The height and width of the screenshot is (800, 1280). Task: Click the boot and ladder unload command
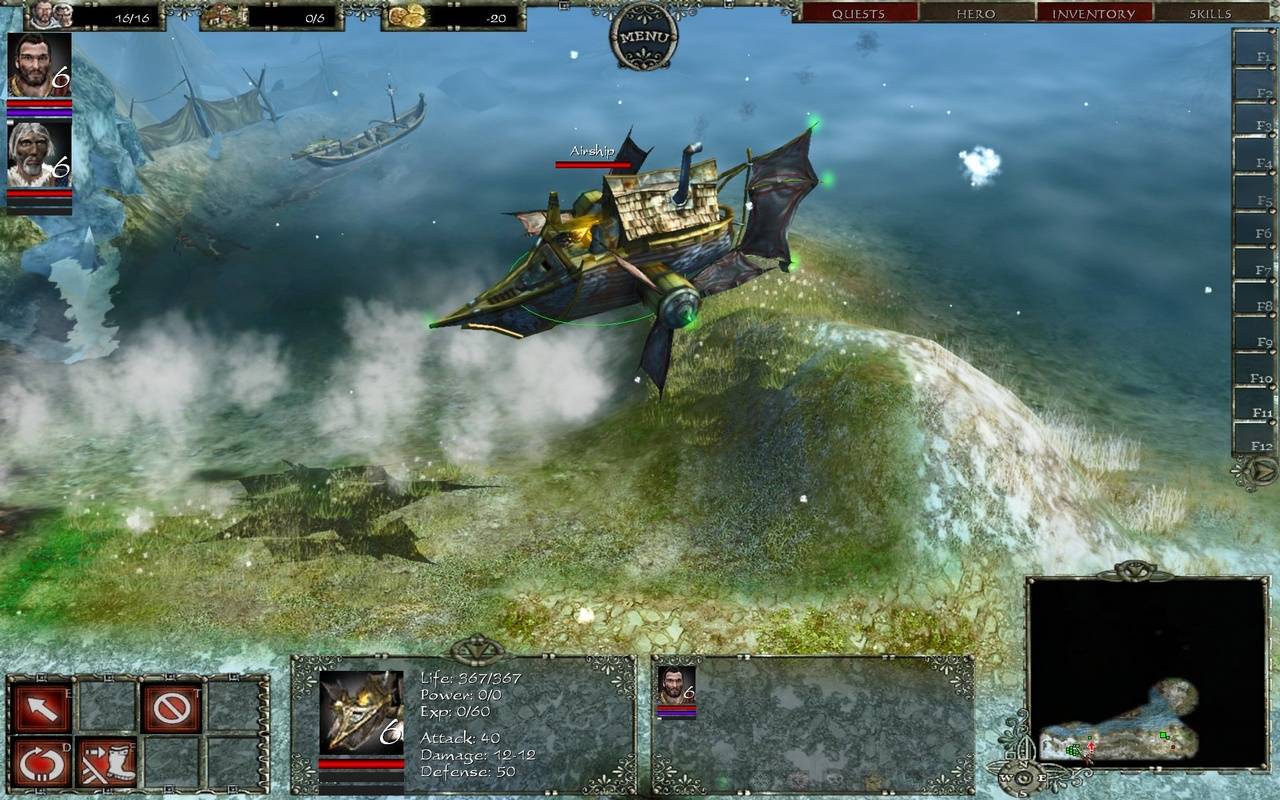point(106,762)
